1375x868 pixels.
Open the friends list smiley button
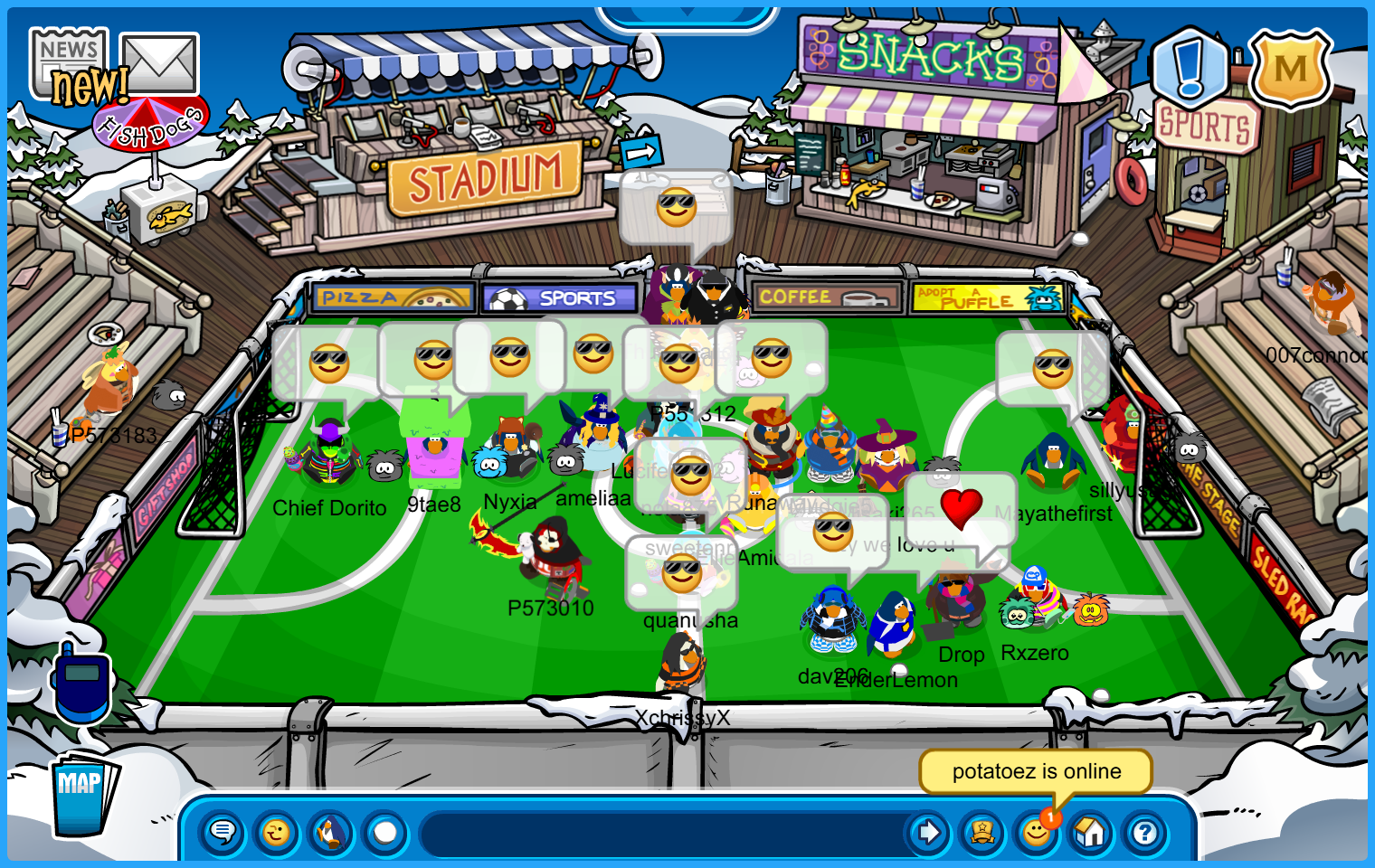coord(1037,832)
